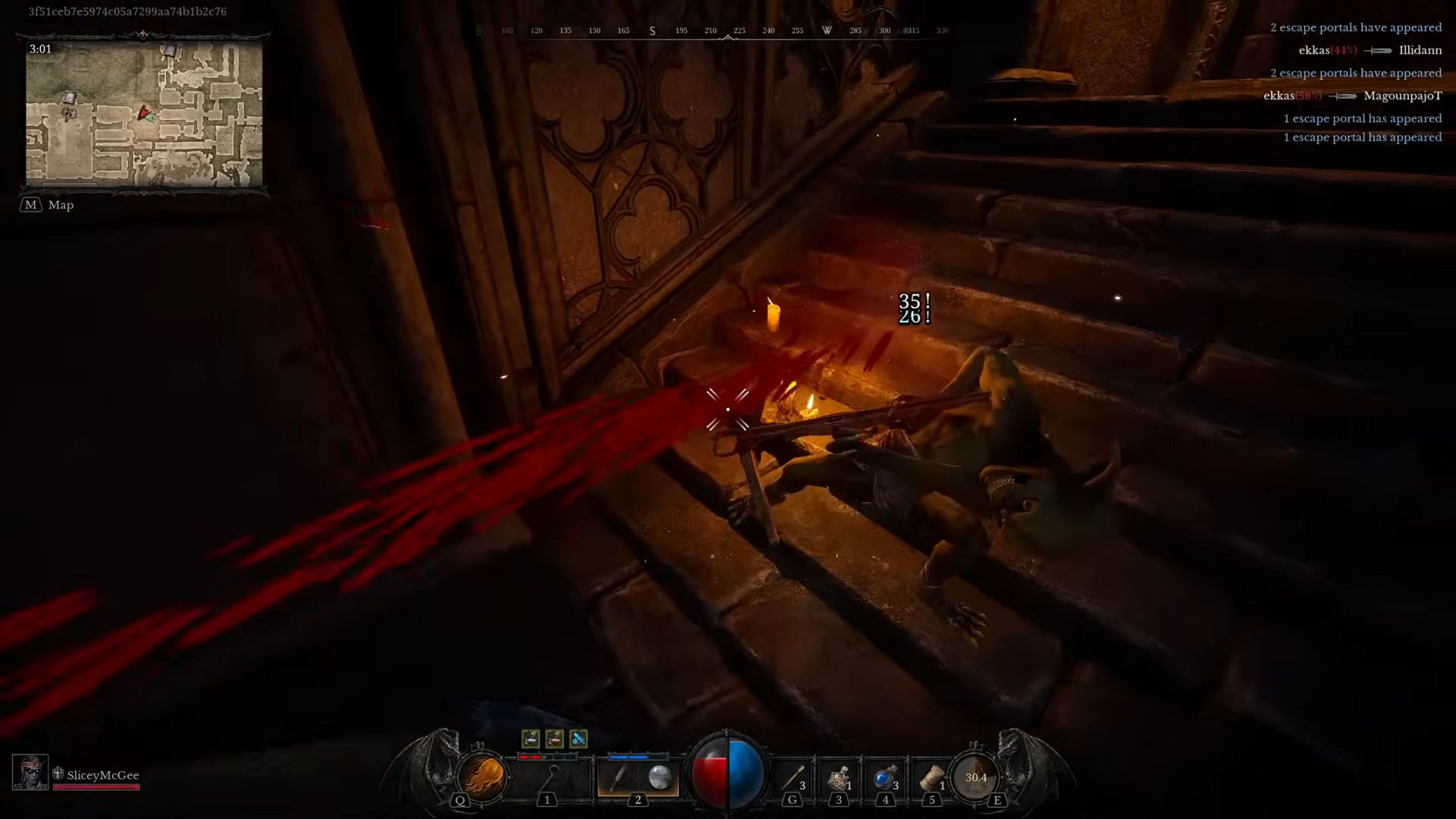Use the bandage roll in slot 5
This screenshot has height=819, width=1456.
tap(931, 777)
